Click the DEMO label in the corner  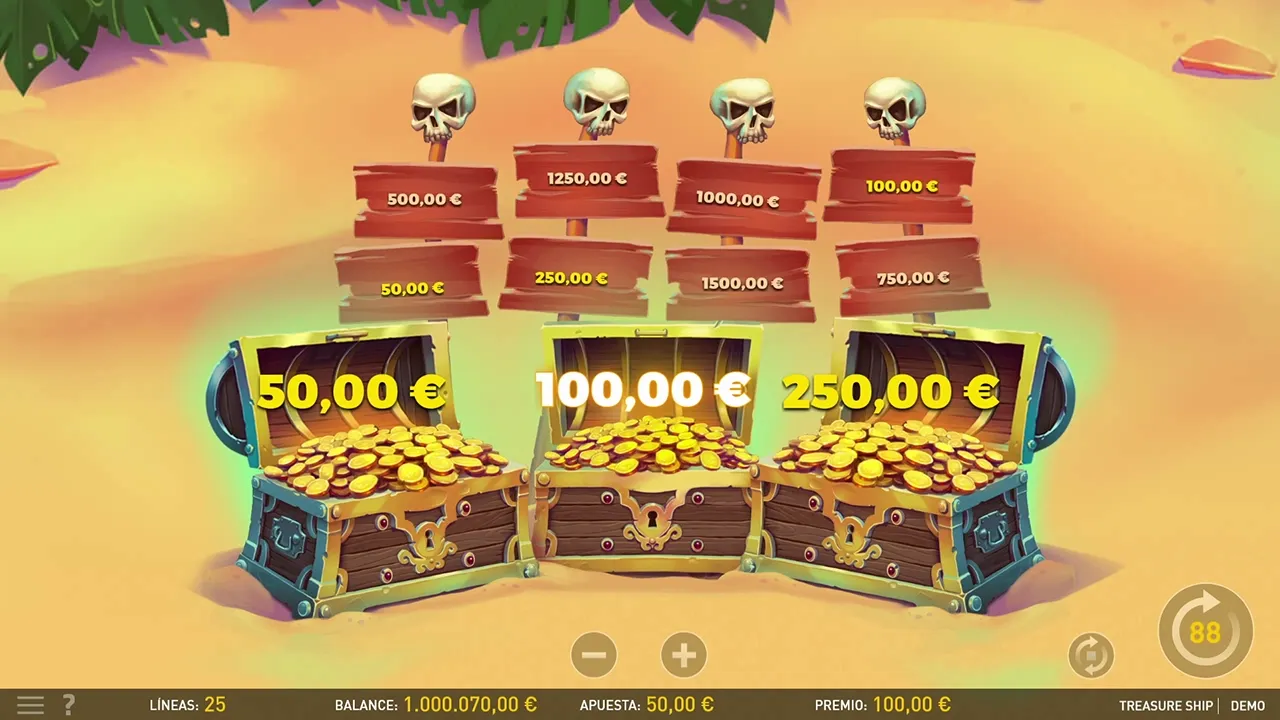[x=1247, y=705]
